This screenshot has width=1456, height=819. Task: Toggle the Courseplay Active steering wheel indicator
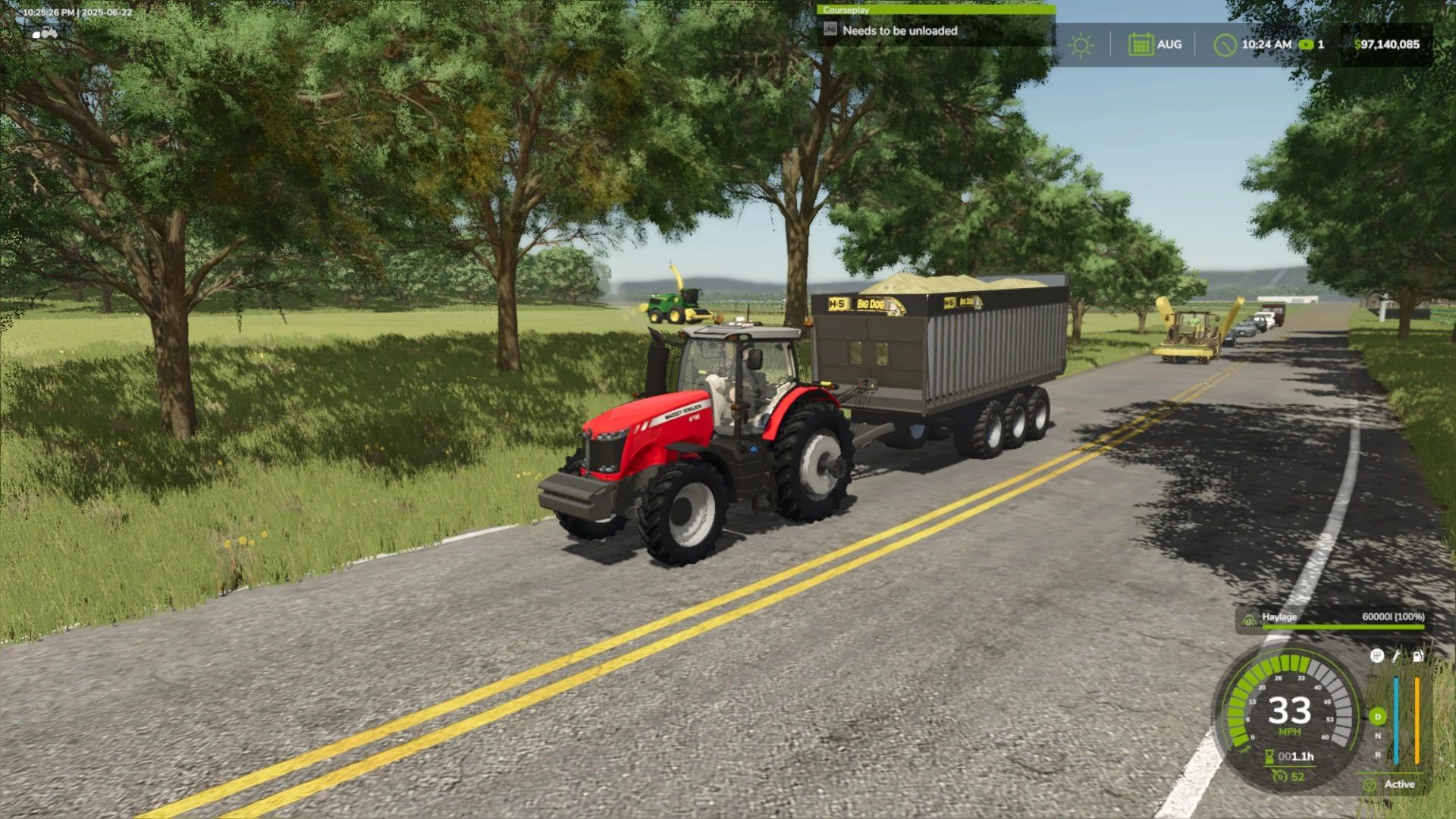(x=1370, y=785)
